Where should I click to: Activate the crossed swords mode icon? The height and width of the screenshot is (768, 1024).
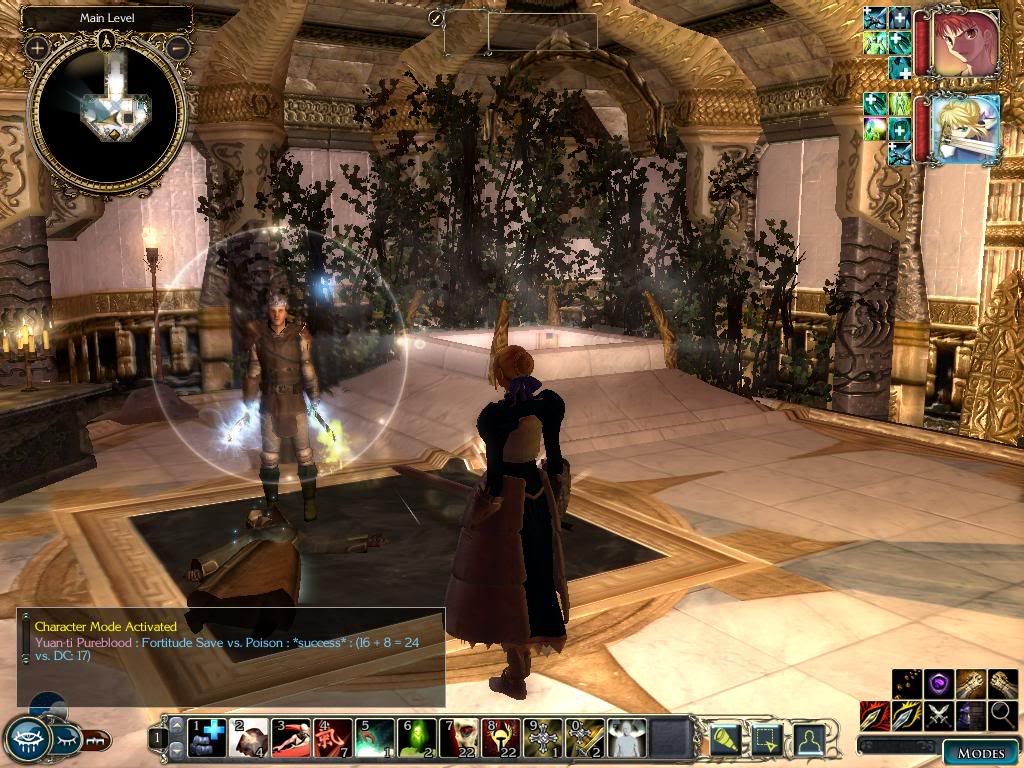[x=940, y=715]
